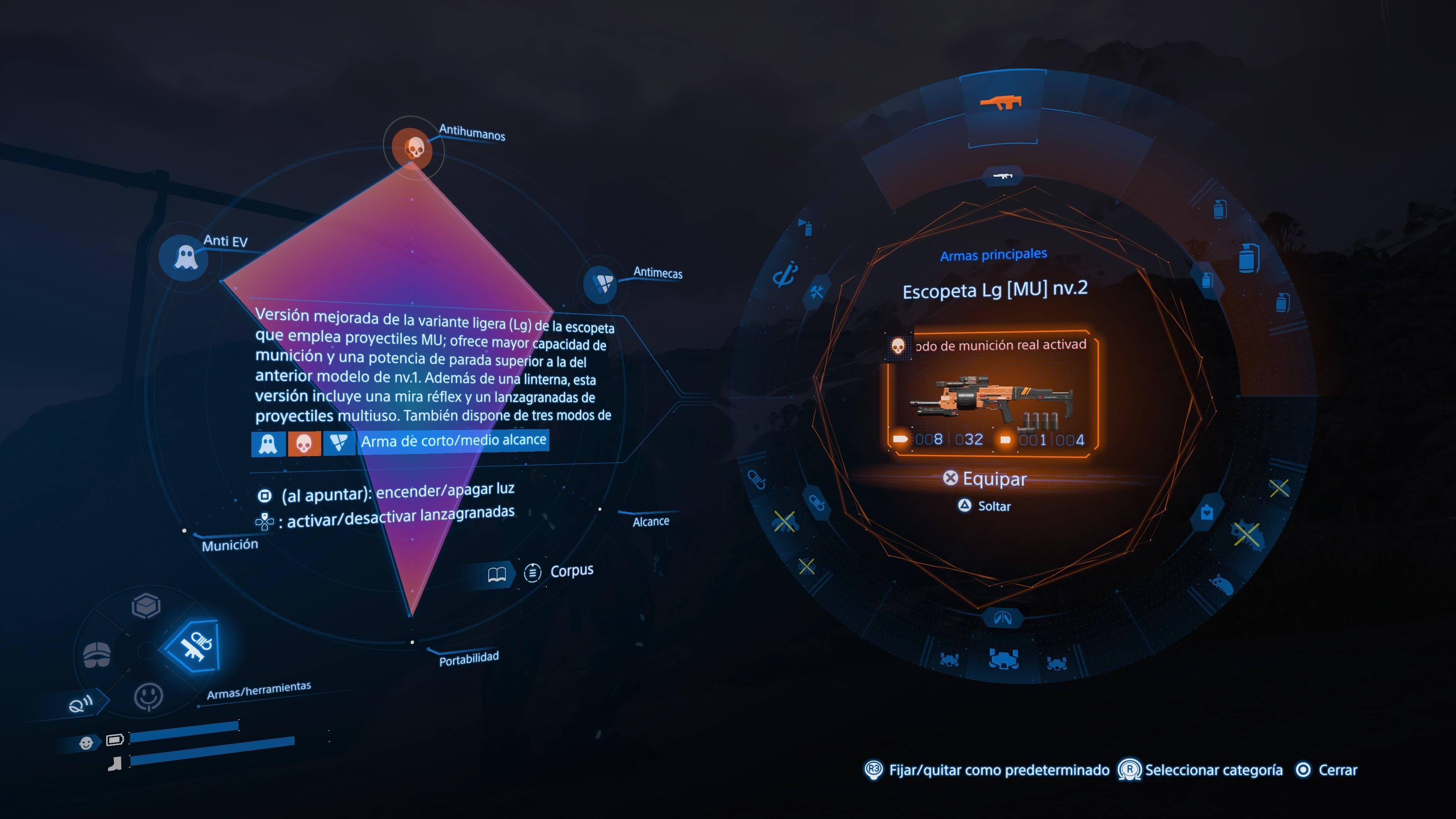This screenshot has width=1456, height=819.
Task: Choose the anchor tool wheel slot
Action: tap(785, 274)
